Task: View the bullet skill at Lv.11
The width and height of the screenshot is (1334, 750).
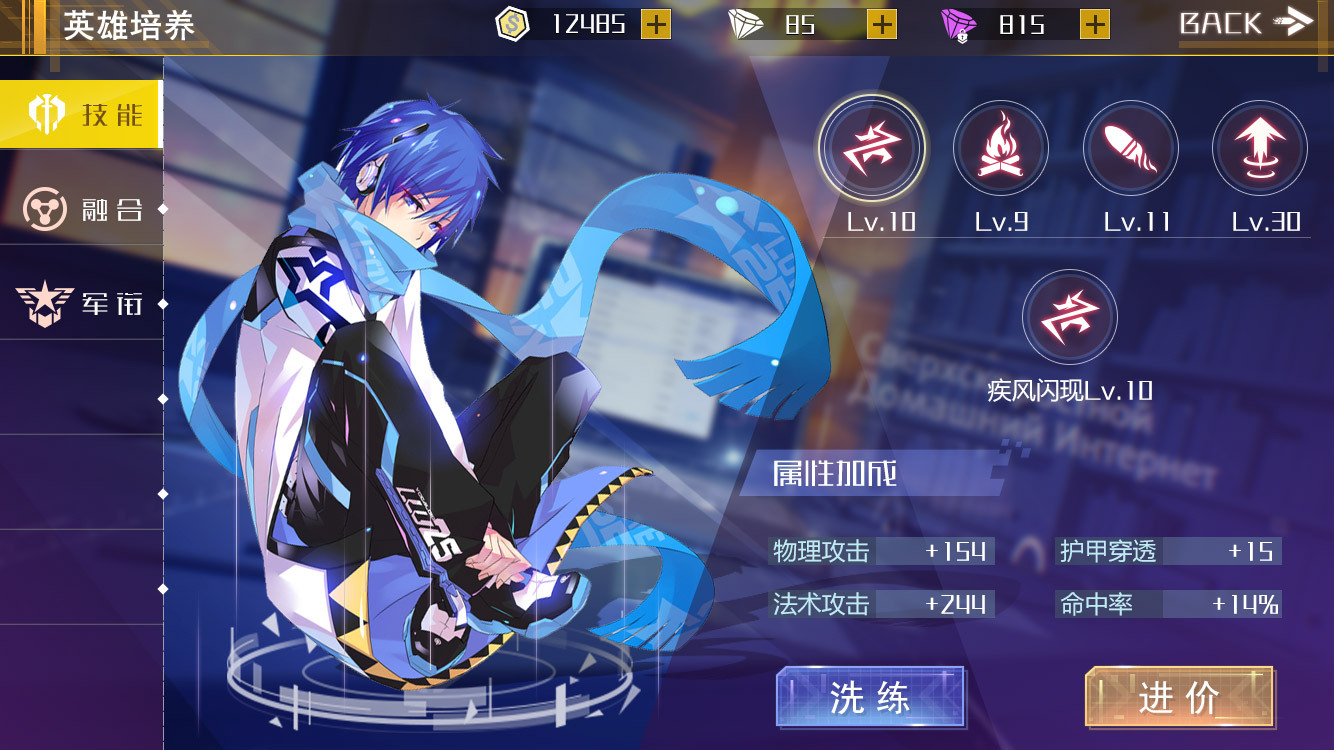Action: [x=1131, y=147]
